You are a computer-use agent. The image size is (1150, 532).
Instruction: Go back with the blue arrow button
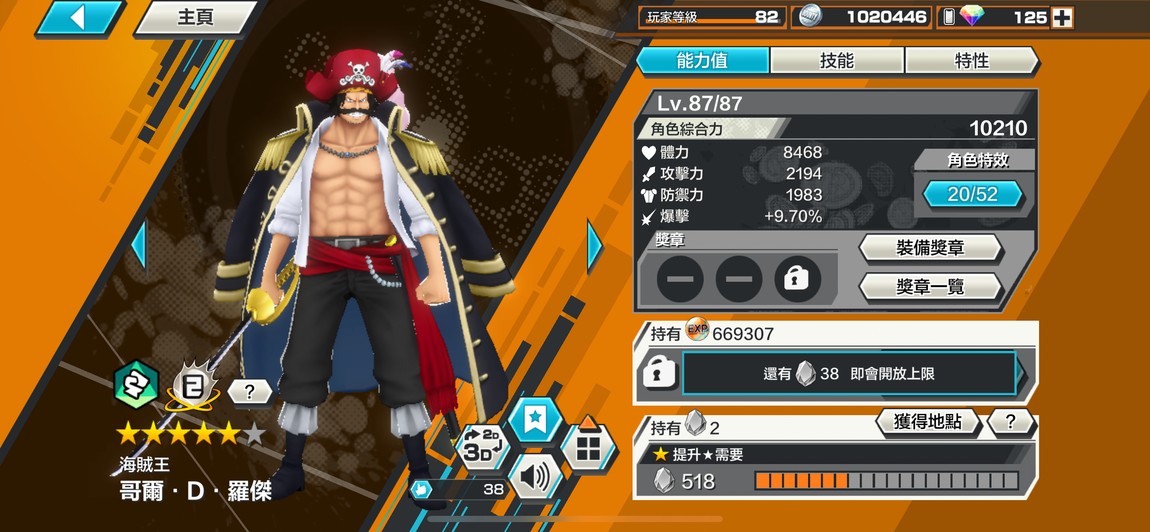pos(79,17)
